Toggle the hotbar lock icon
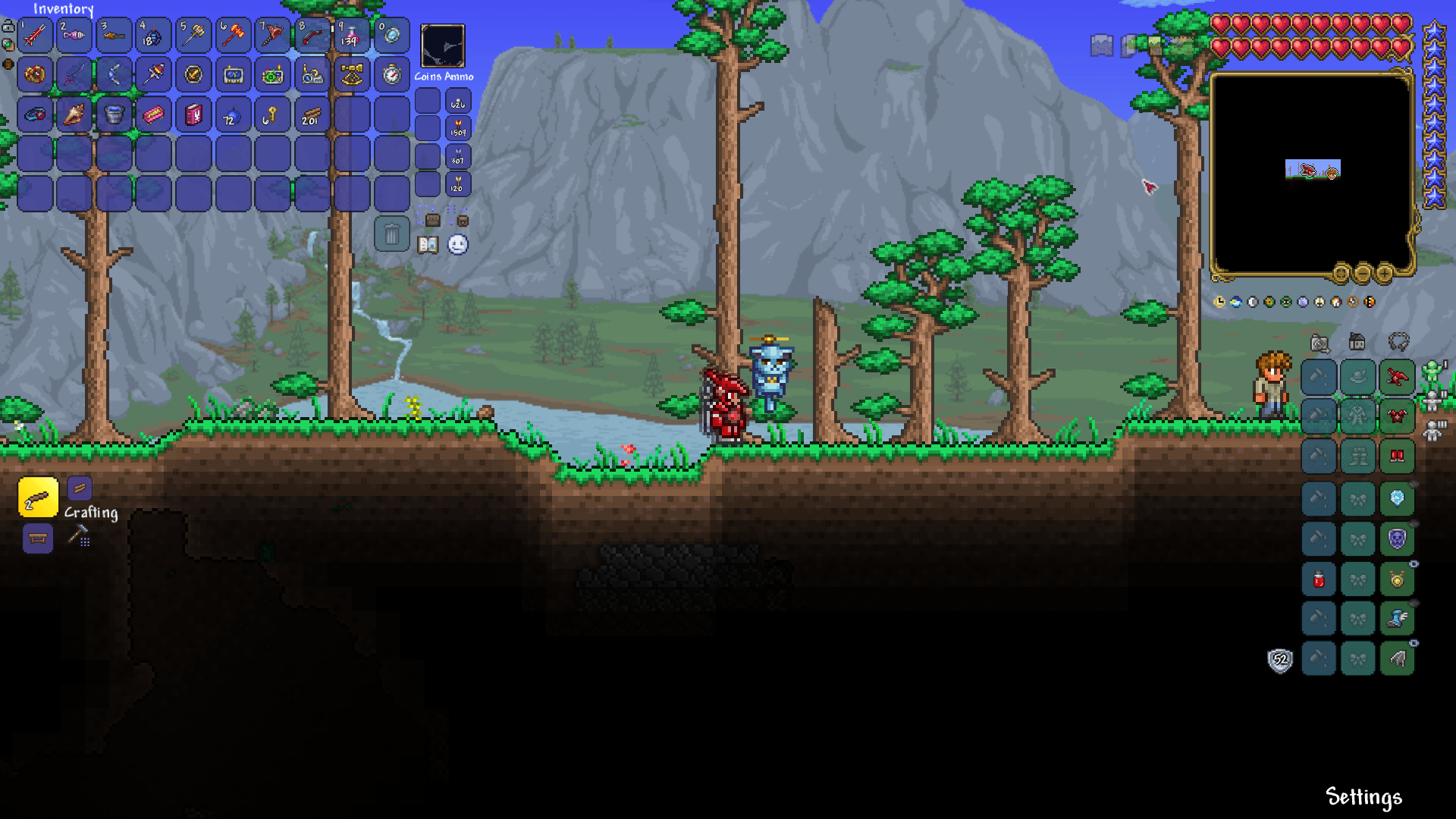Viewport: 1456px width, 819px height. 8,25
